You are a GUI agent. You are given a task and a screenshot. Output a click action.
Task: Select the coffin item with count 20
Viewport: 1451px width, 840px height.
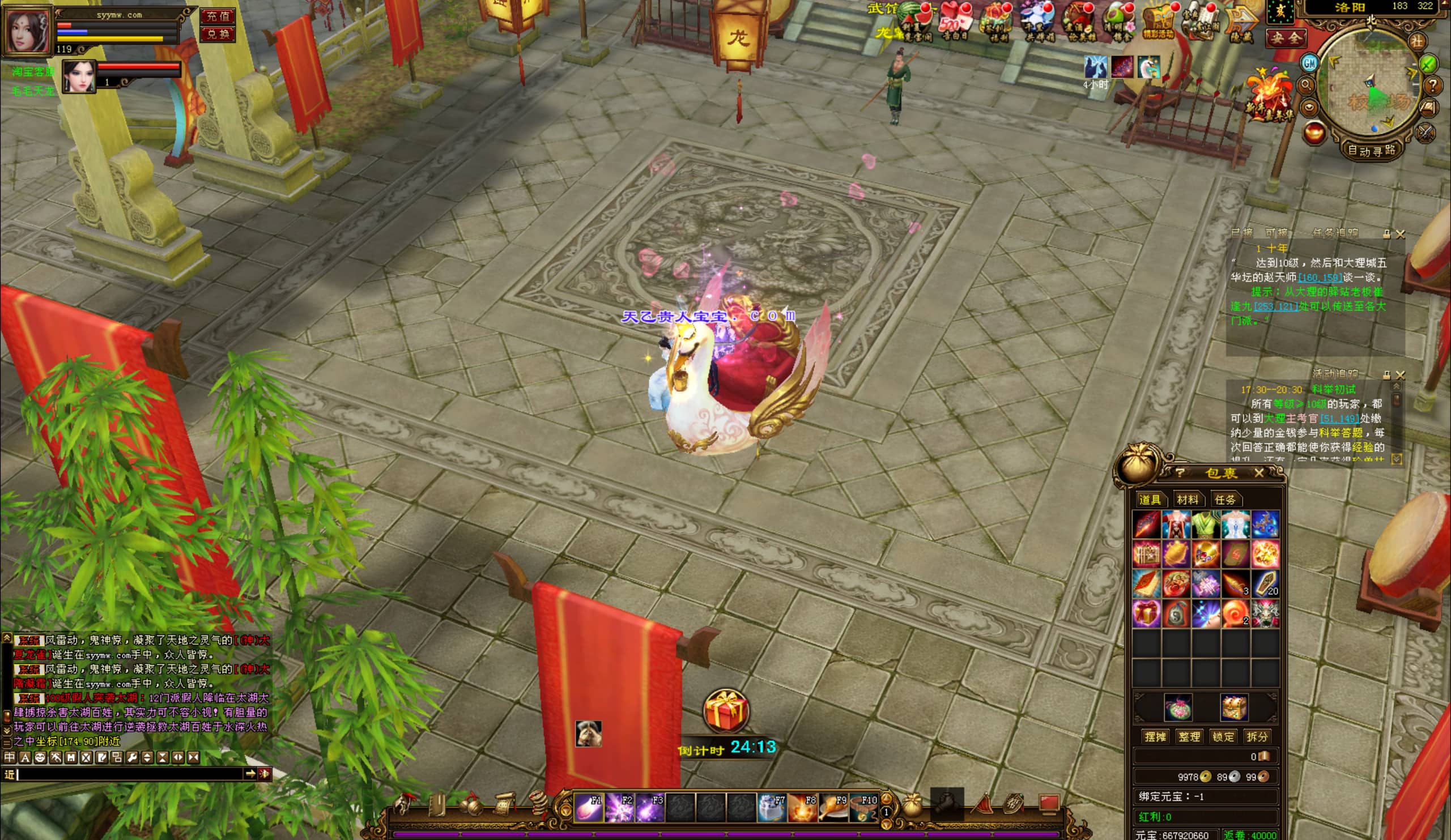point(1265,583)
